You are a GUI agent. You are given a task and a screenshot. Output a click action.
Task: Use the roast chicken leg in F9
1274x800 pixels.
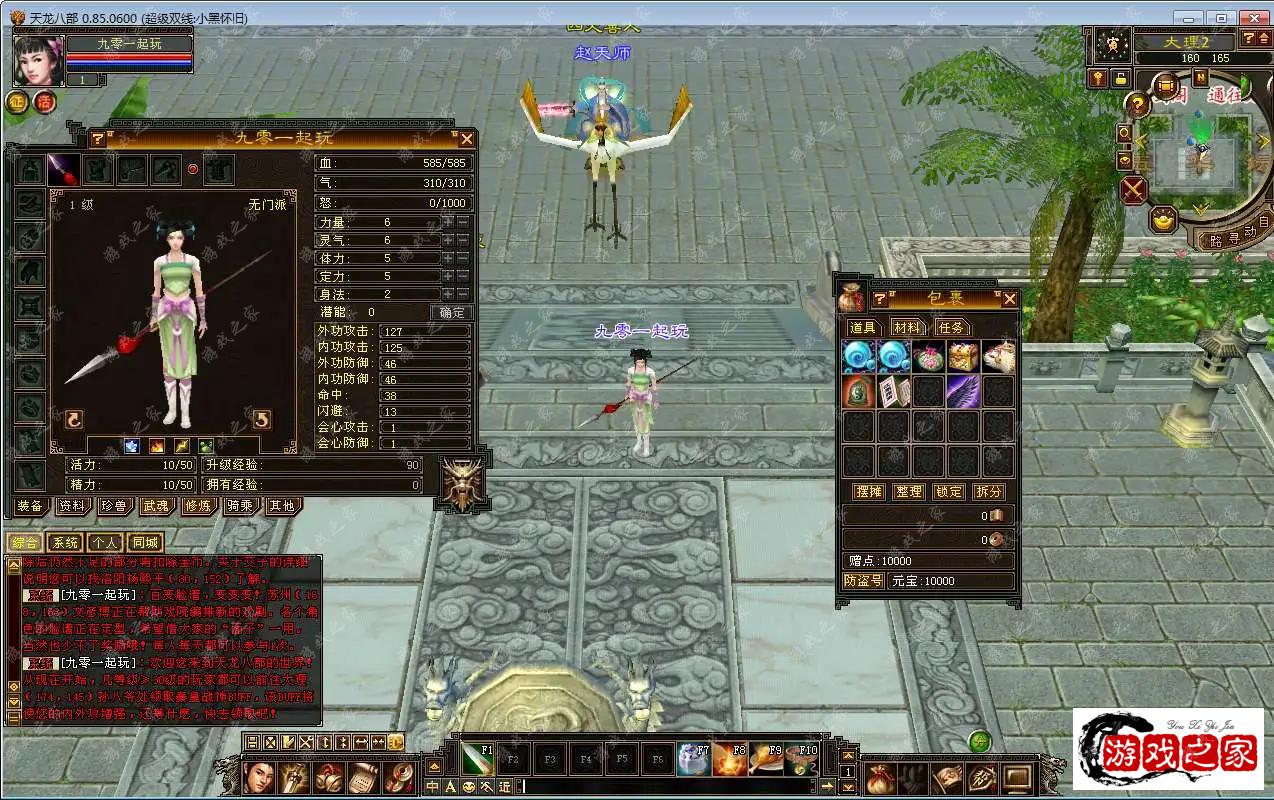[765, 759]
